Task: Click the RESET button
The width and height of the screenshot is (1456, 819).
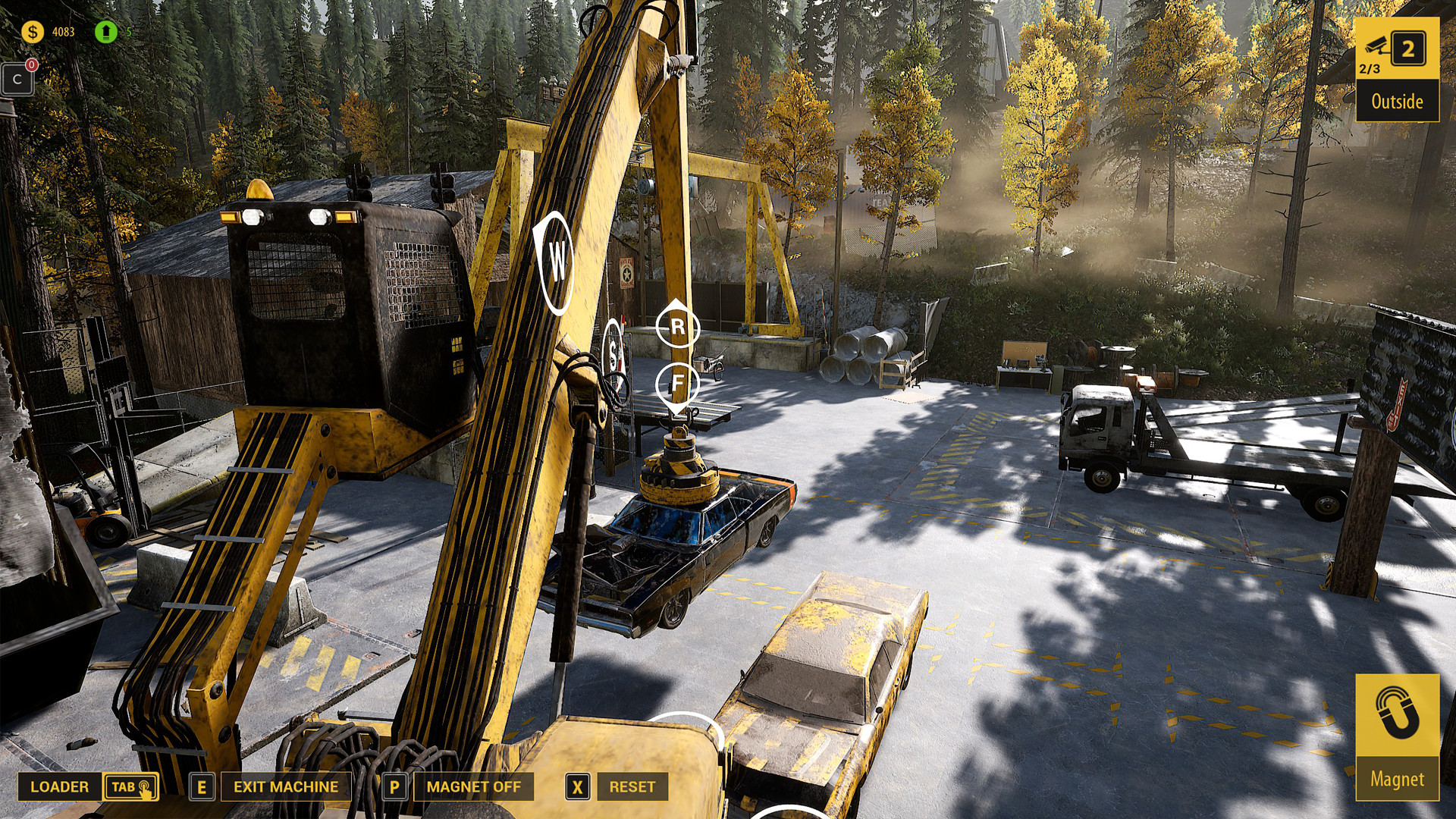Action: click(632, 787)
